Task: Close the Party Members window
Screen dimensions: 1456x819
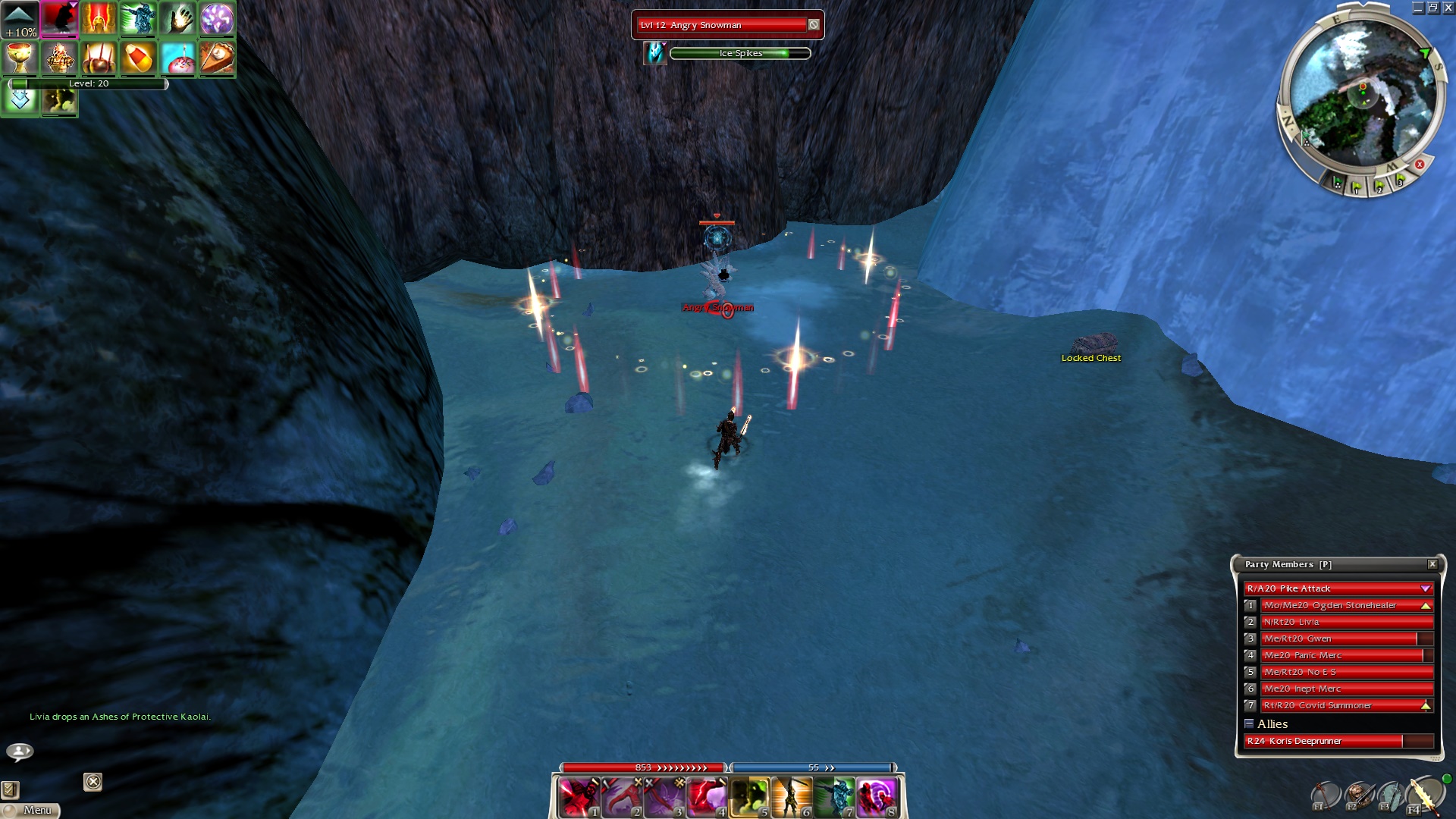Action: pos(1432,564)
